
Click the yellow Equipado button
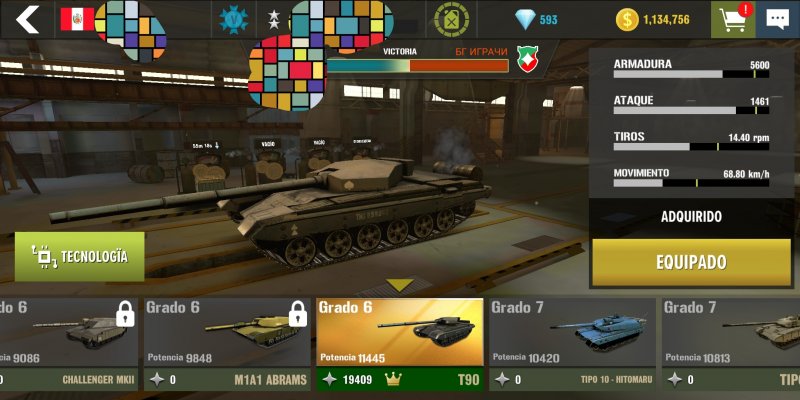click(690, 262)
